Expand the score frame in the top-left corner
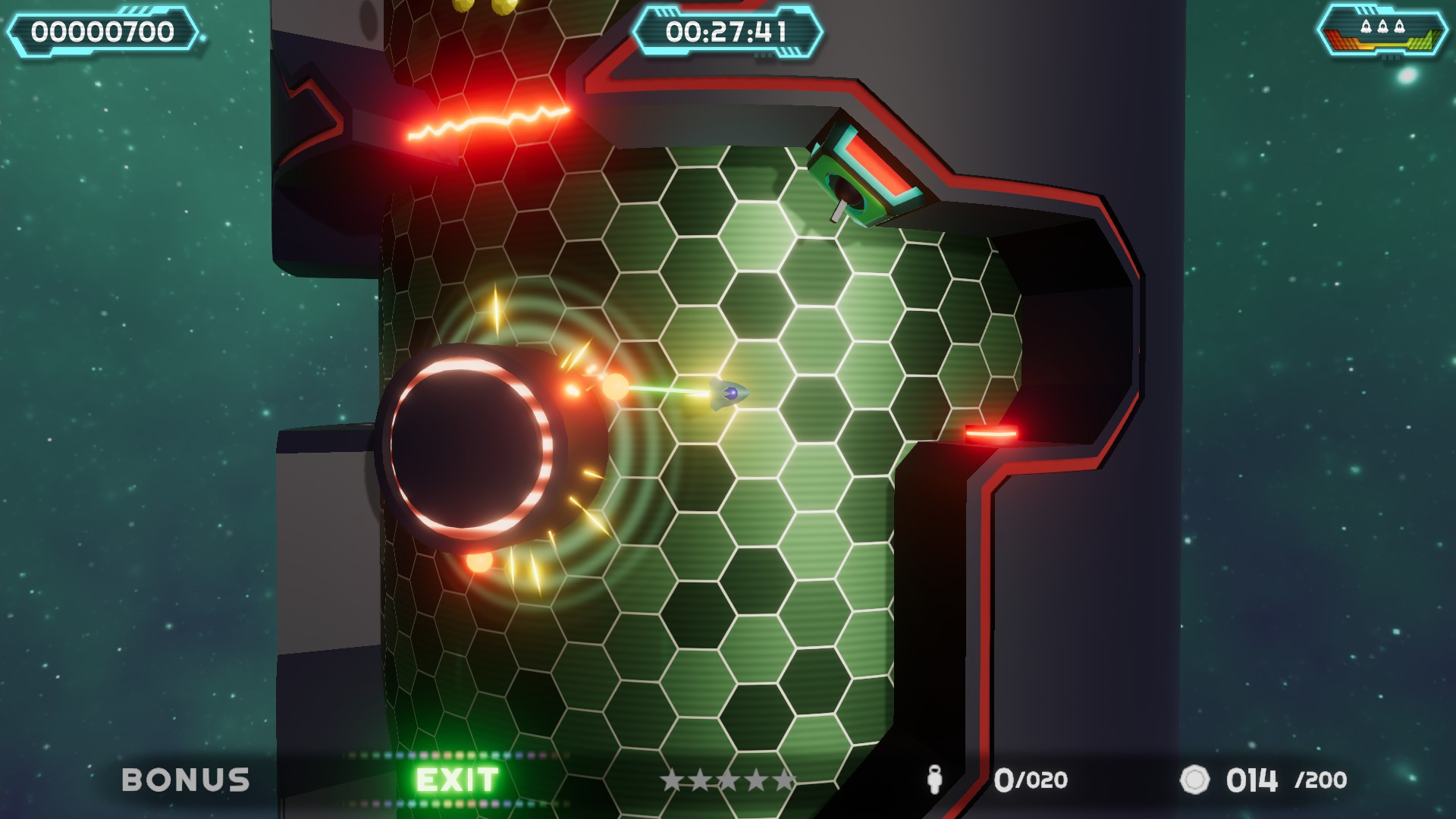The width and height of the screenshot is (1456, 819). tap(102, 32)
